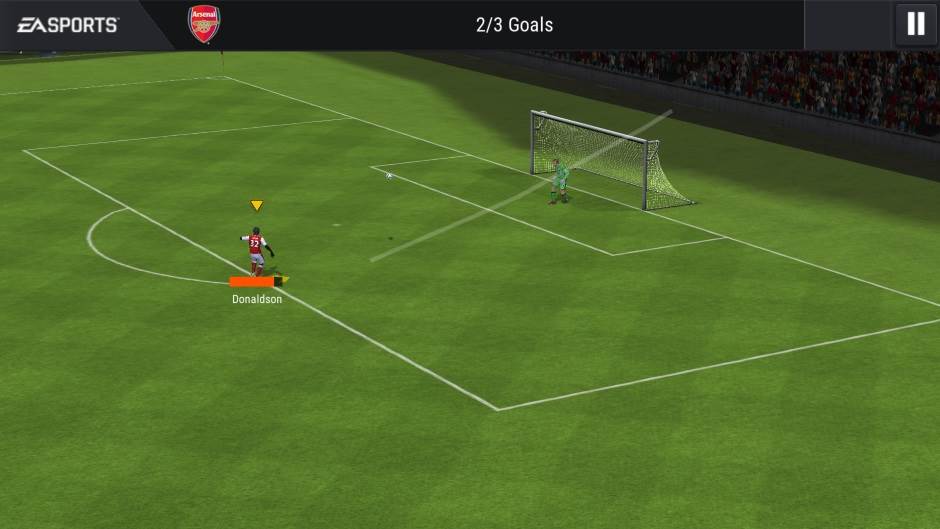This screenshot has width=940, height=529.
Task: Pause the match with the pause button
Action: click(915, 24)
